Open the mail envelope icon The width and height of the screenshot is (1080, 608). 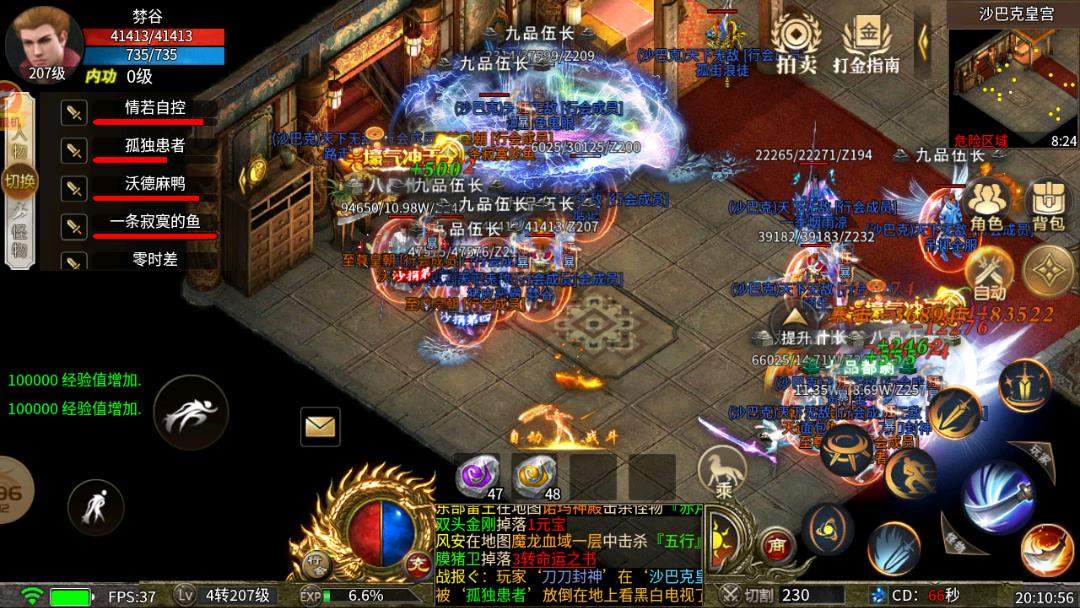coord(320,427)
